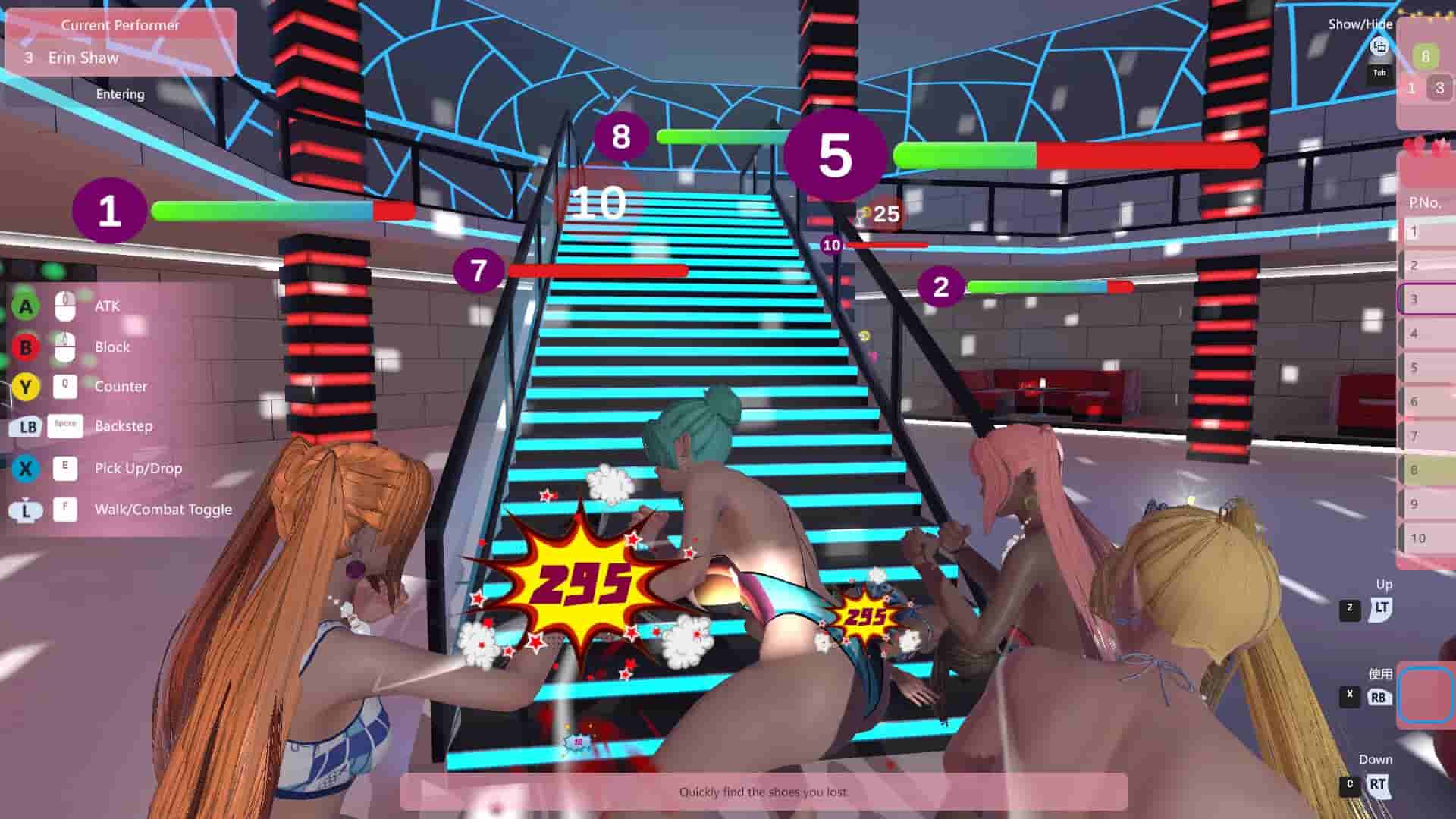This screenshot has height=819, width=1456.
Task: Click the Backstep LB icon
Action: pyautogui.click(x=25, y=426)
